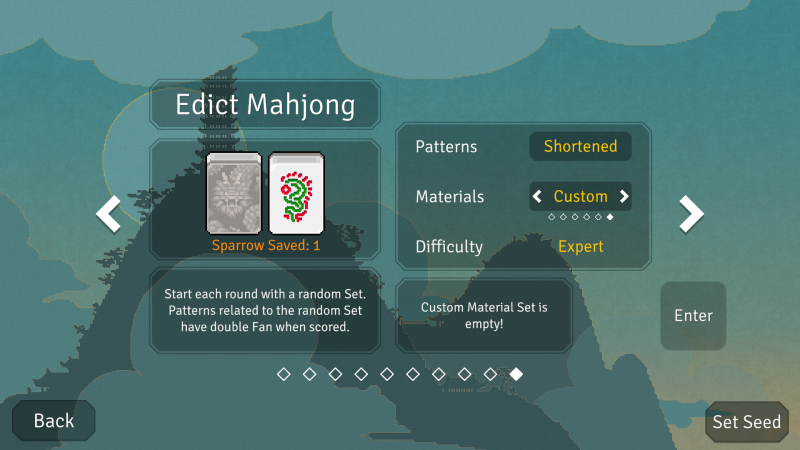Switch Materials to the previous option
The image size is (800, 450).
(537, 196)
